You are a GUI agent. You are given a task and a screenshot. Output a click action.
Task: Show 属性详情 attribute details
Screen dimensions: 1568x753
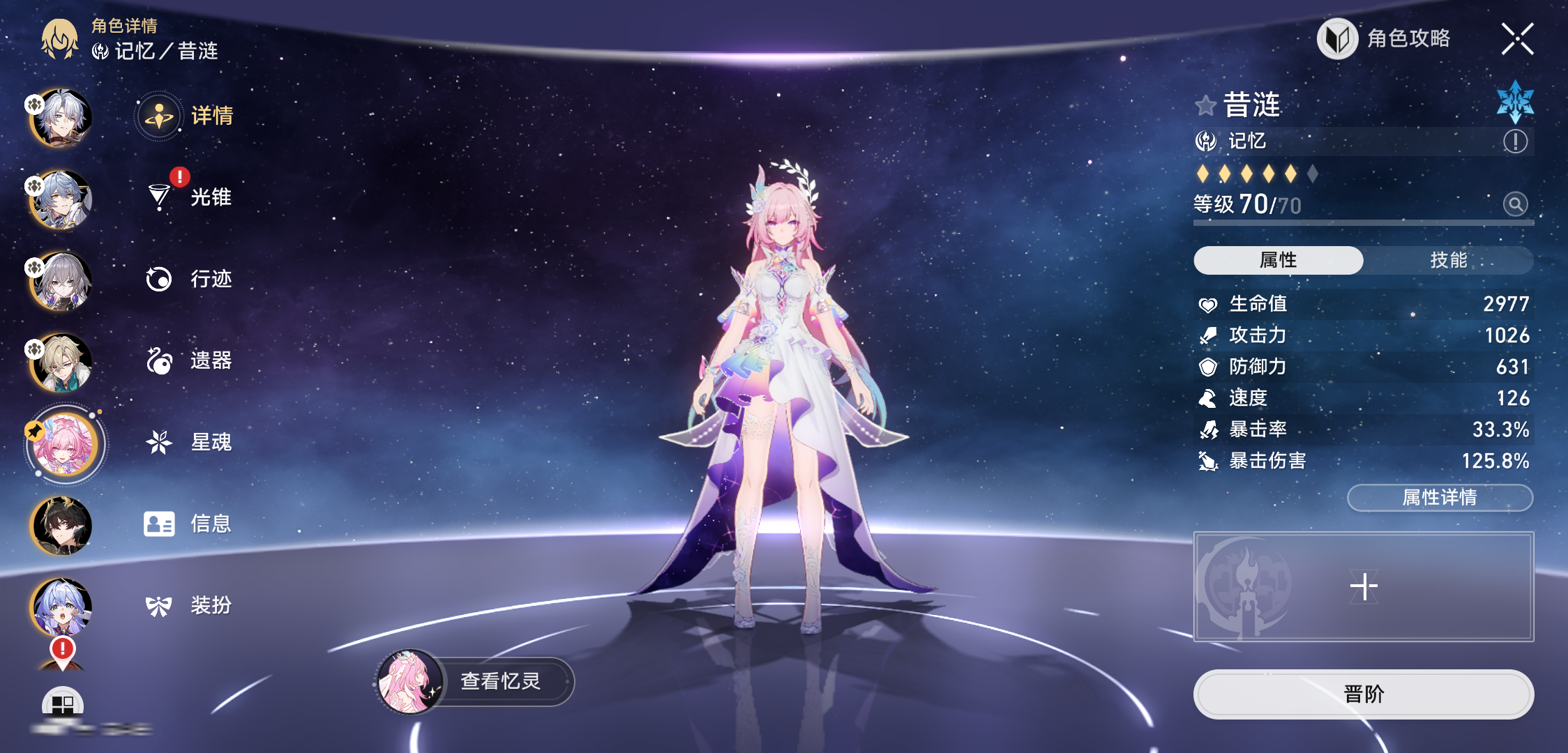coord(1440,498)
